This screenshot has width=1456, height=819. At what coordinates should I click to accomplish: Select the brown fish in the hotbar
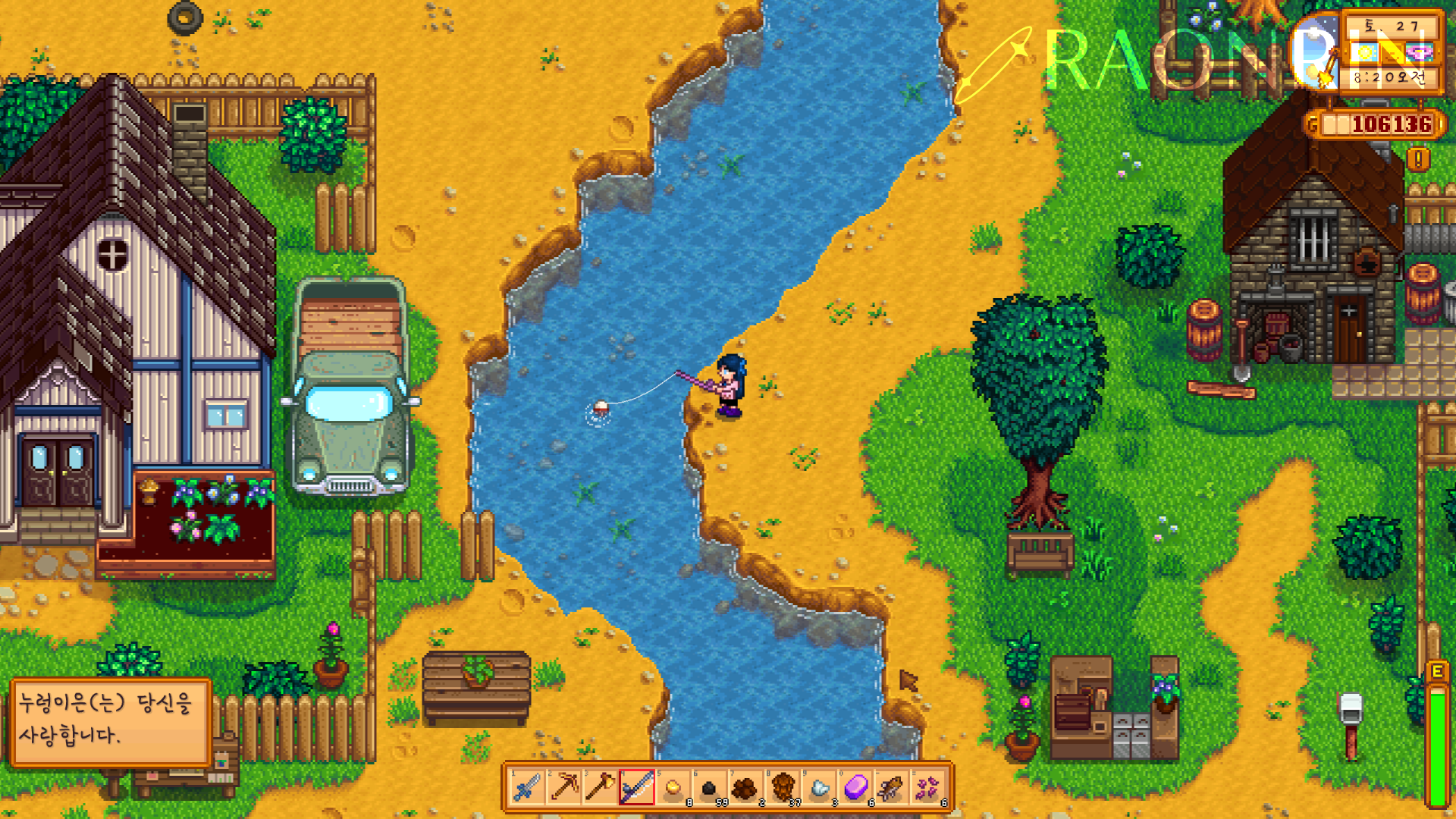coord(891,788)
